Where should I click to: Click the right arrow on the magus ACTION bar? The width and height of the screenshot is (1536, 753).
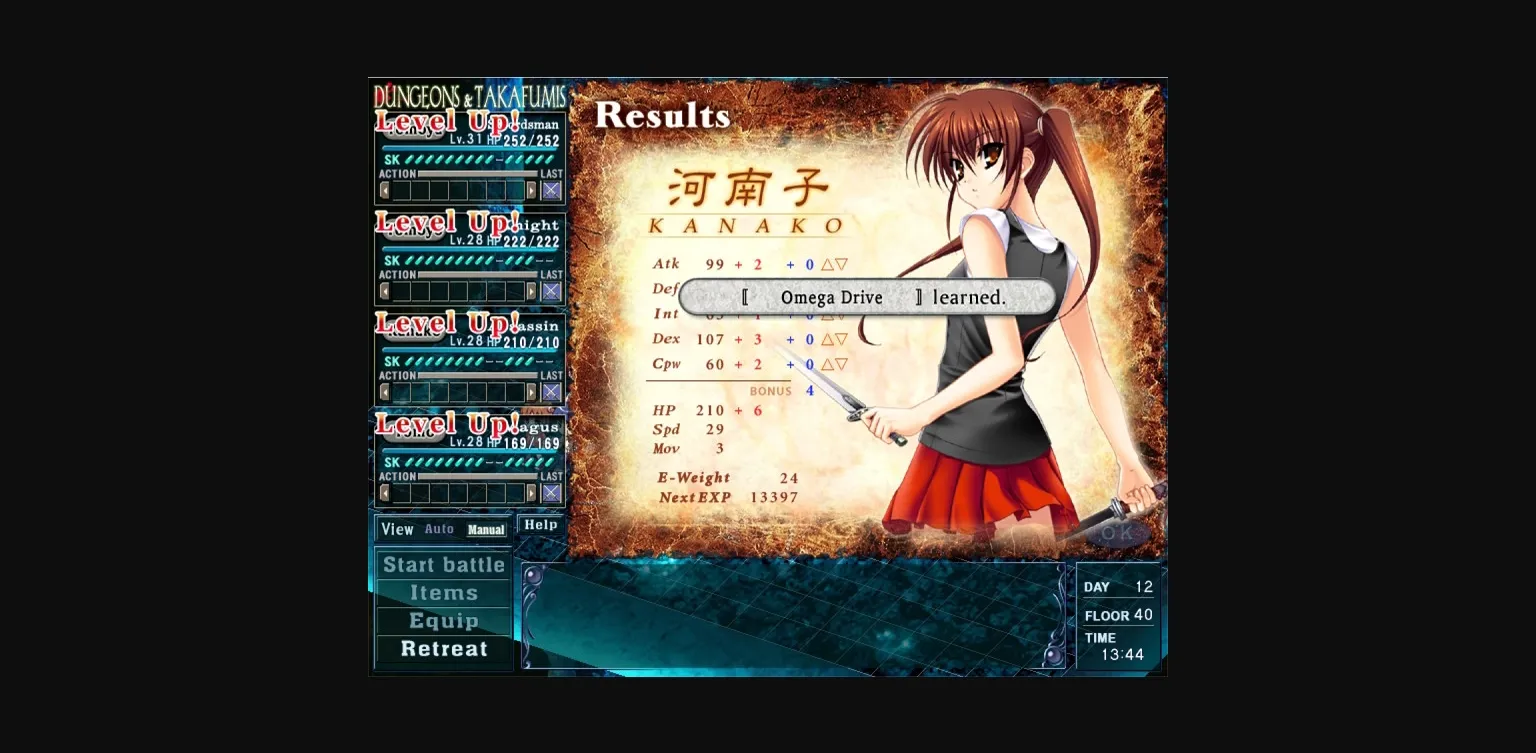[x=531, y=492]
